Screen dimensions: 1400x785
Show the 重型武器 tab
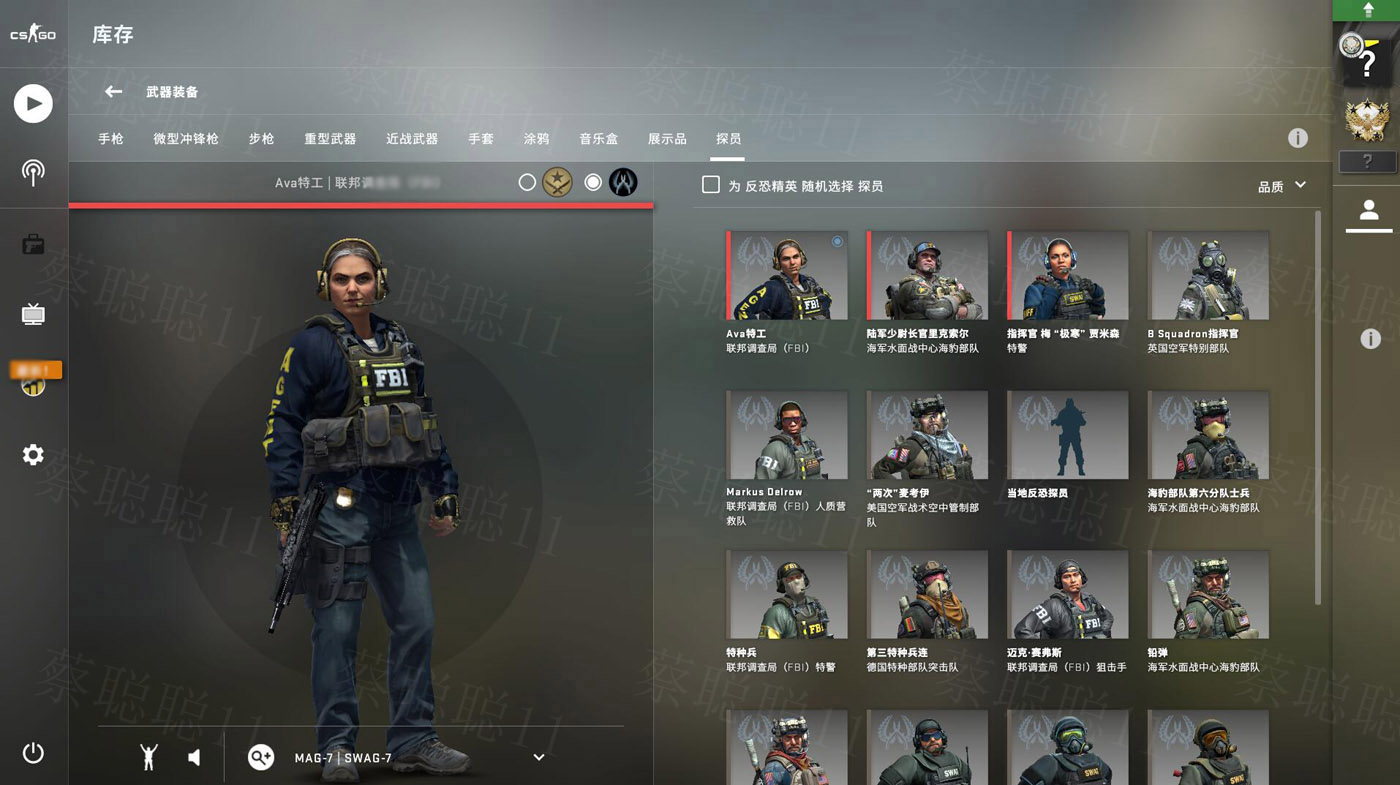330,139
